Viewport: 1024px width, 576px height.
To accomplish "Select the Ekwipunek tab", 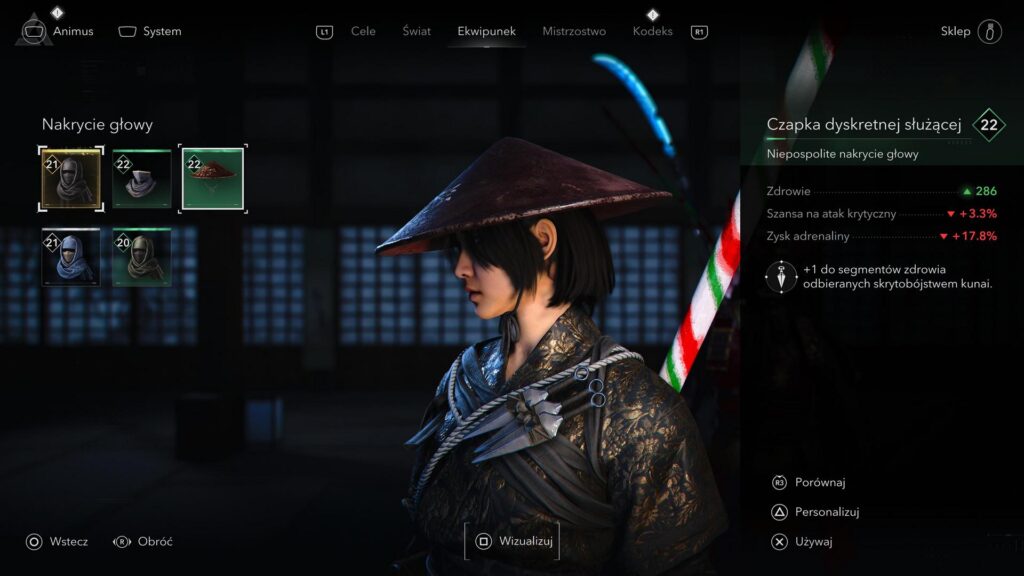I will tap(486, 31).
